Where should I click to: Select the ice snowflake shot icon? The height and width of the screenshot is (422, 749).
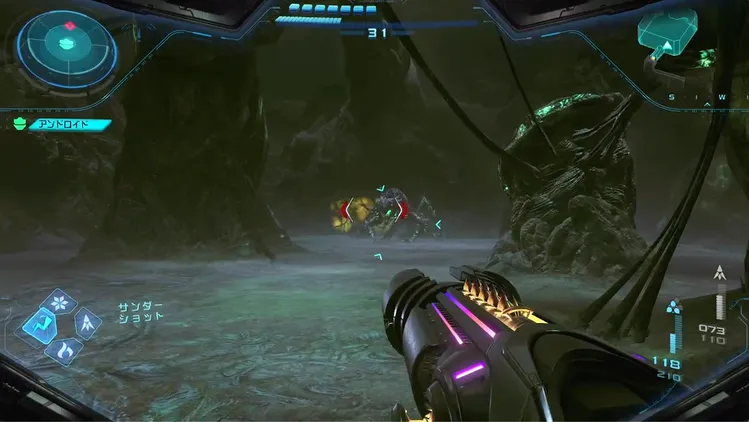coord(62,300)
